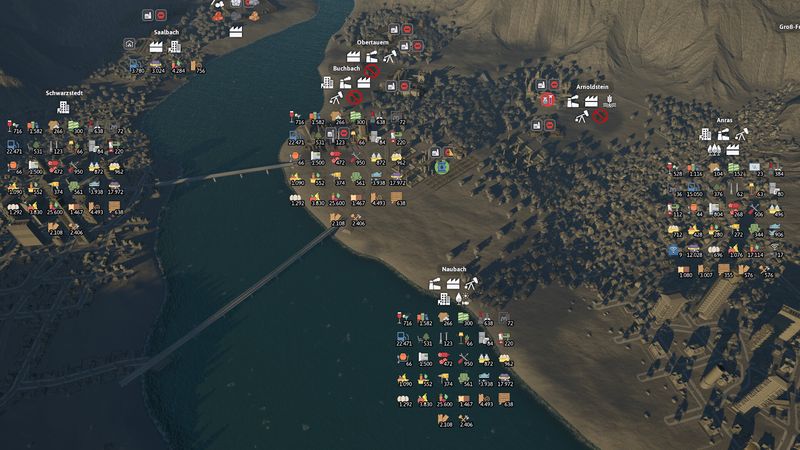This screenshot has height=450, width=800.
Task: Open the Obertauern town label
Action: point(371,43)
